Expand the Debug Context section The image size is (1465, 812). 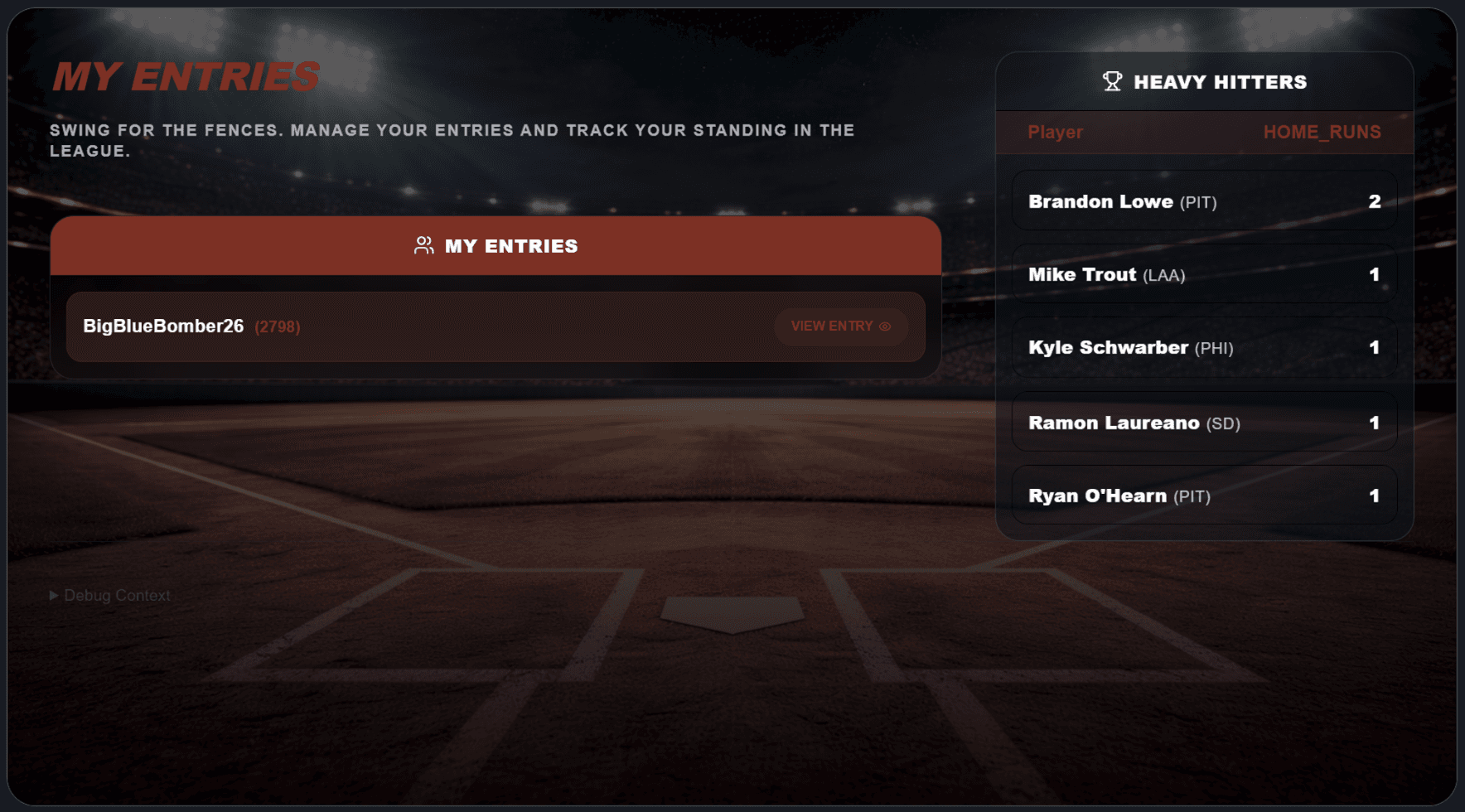[x=110, y=596]
